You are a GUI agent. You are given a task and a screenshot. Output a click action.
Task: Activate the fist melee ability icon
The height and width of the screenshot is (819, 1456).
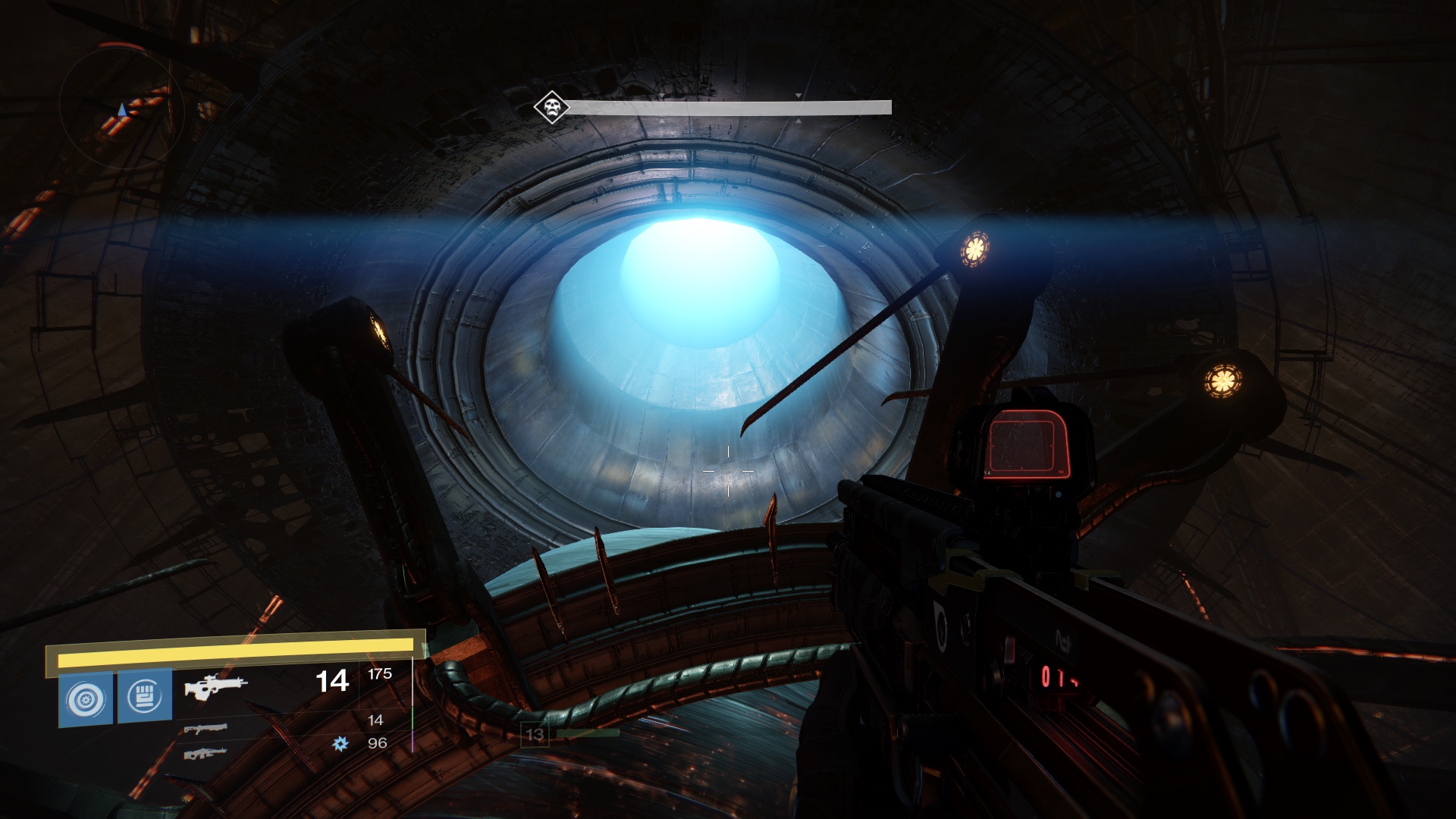145,696
